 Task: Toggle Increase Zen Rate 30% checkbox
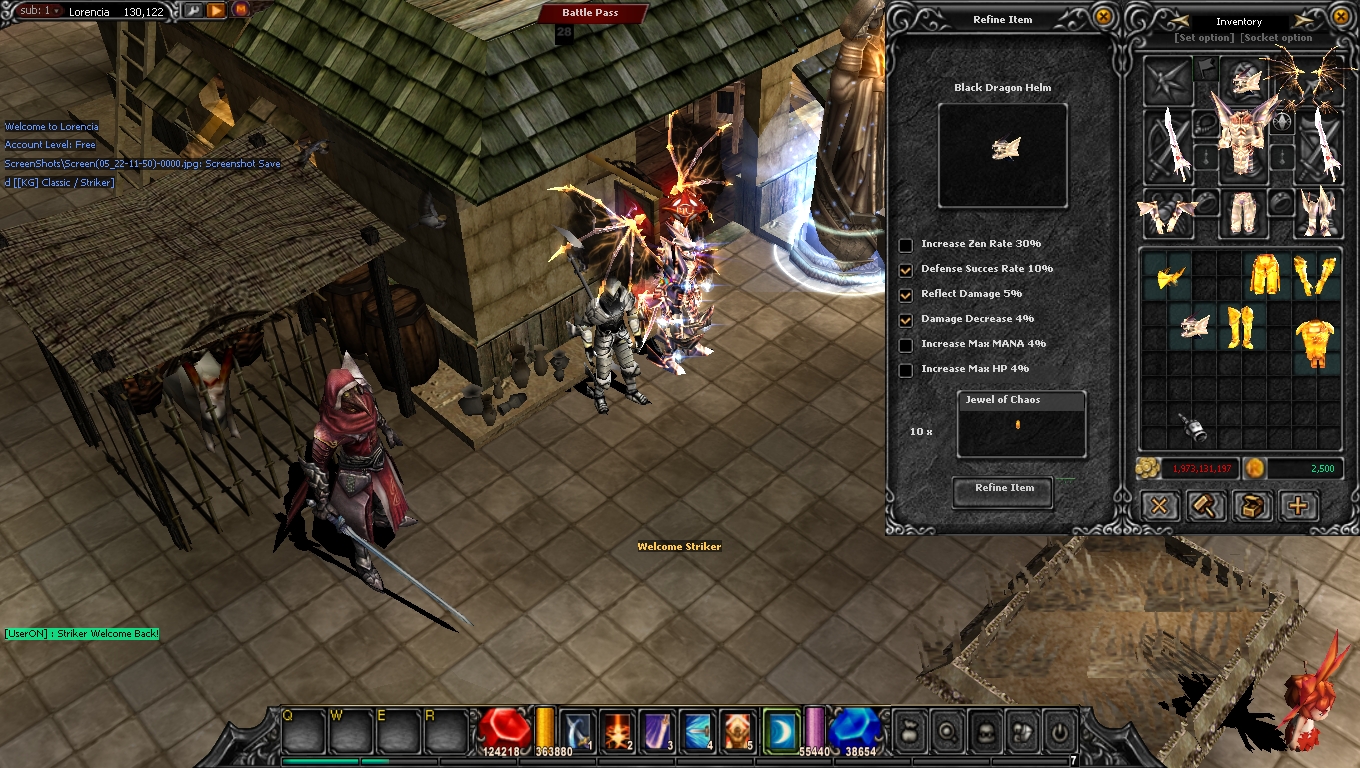pyautogui.click(x=906, y=245)
